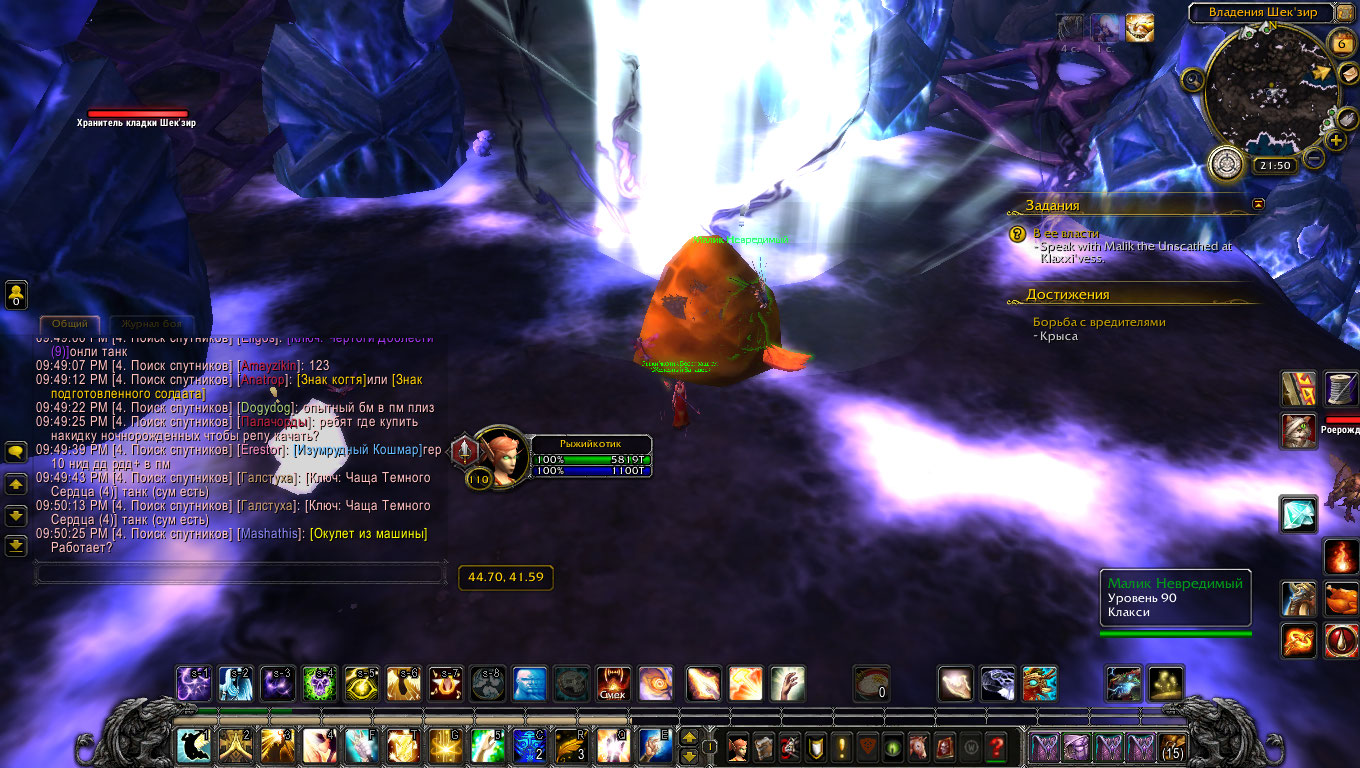Zoom out the minimap with minus button
This screenshot has height=768, width=1360.
click(x=1314, y=157)
